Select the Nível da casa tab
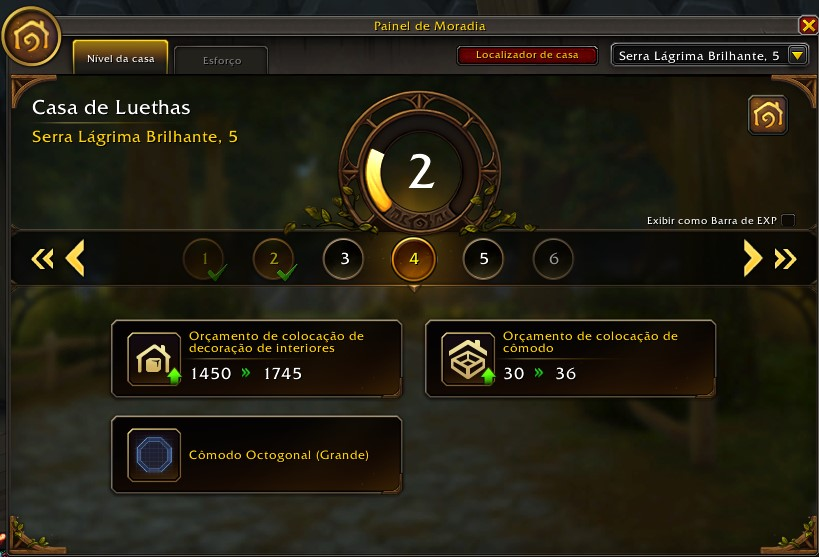Image resolution: width=819 pixels, height=557 pixels. [x=121, y=59]
